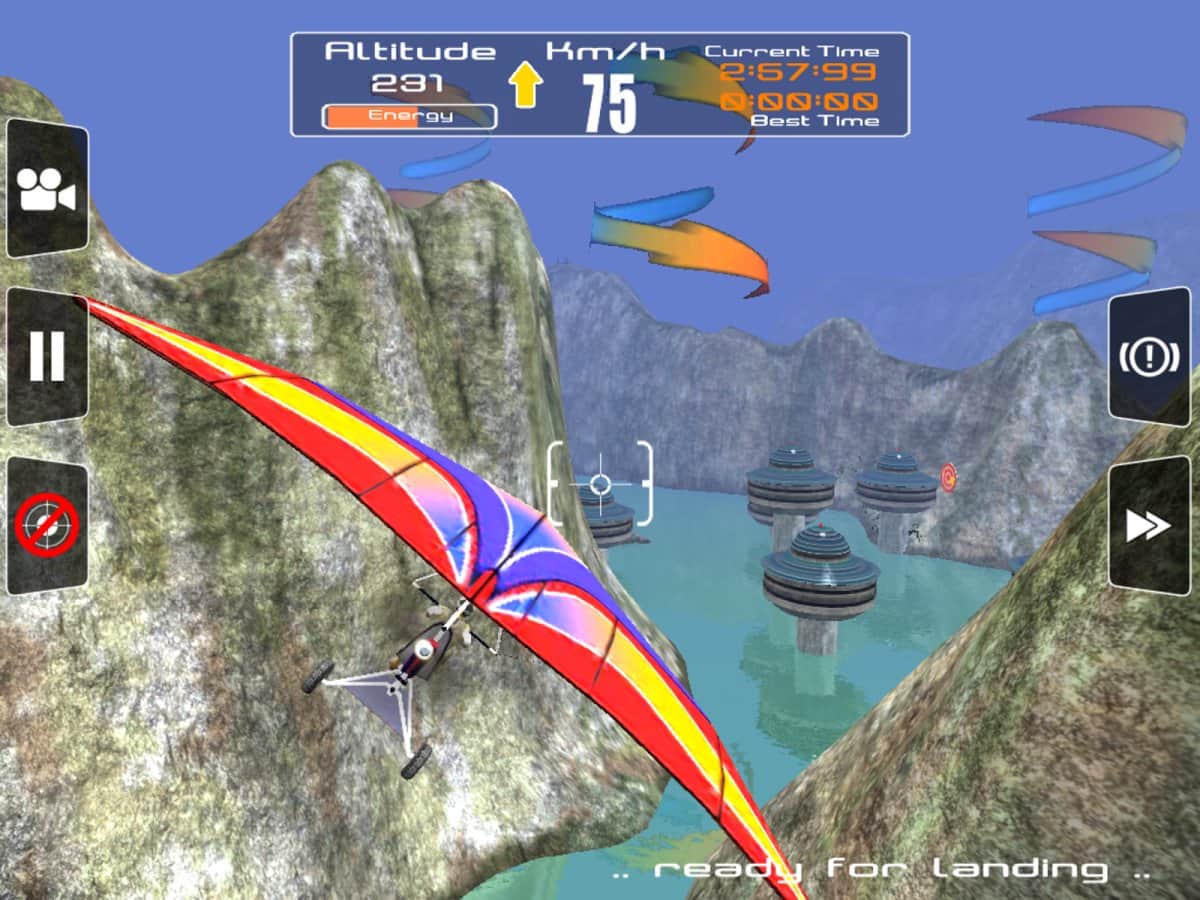Switch the camera view with the camcorder button
This screenshot has height=900, width=1200.
[x=47, y=189]
